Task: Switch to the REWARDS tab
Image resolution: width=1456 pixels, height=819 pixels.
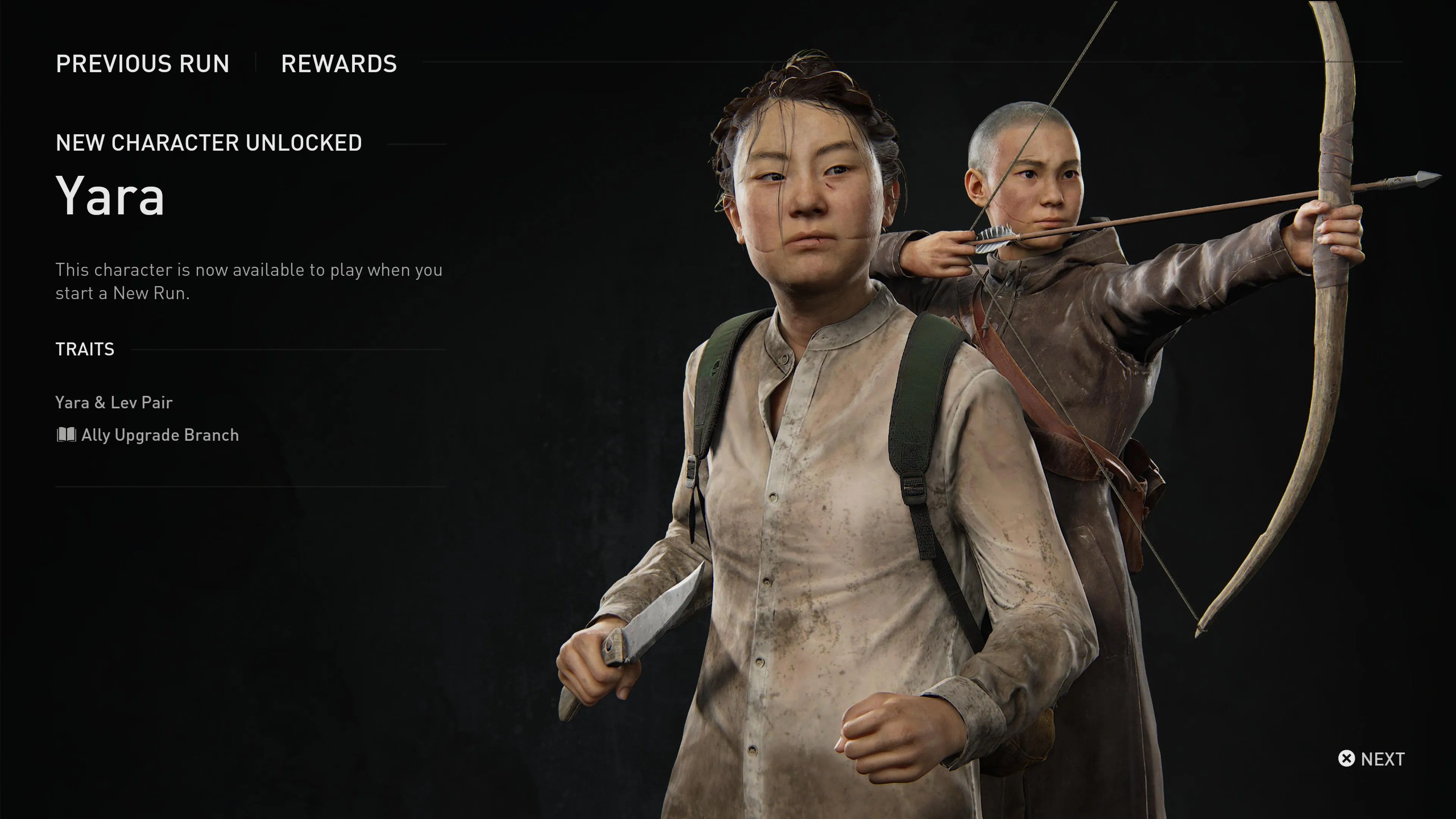Action: [339, 64]
